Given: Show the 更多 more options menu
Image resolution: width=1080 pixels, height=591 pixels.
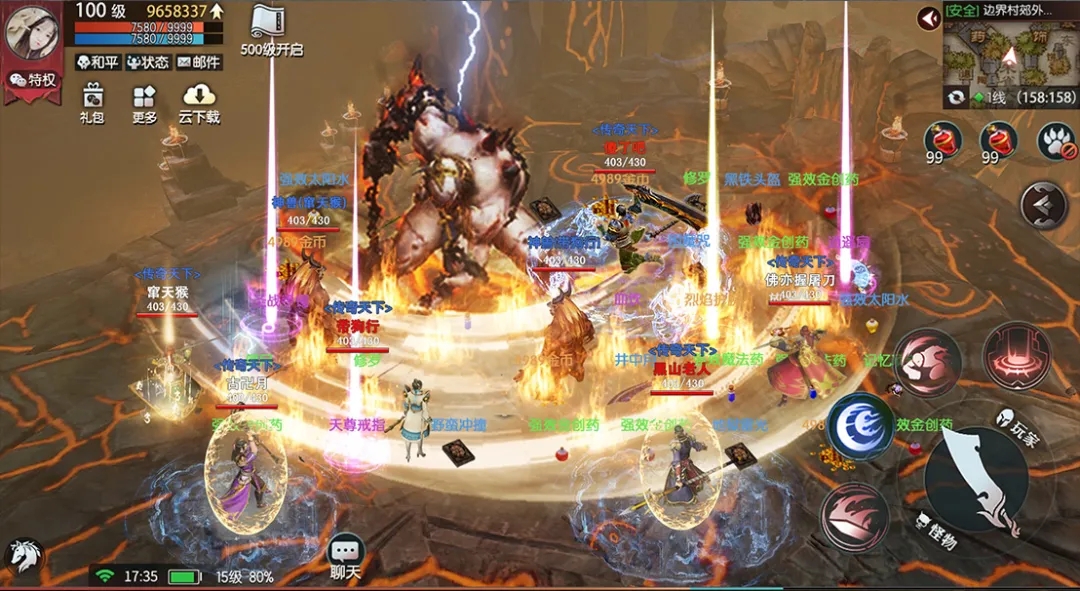Looking at the screenshot, I should point(145,102).
